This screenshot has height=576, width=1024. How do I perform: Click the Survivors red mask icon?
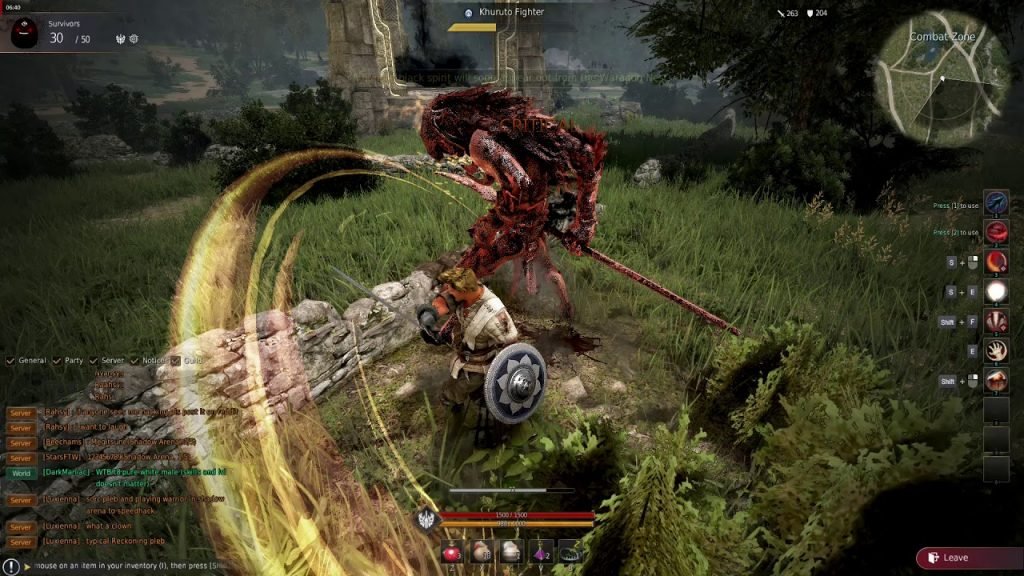tap(24, 34)
